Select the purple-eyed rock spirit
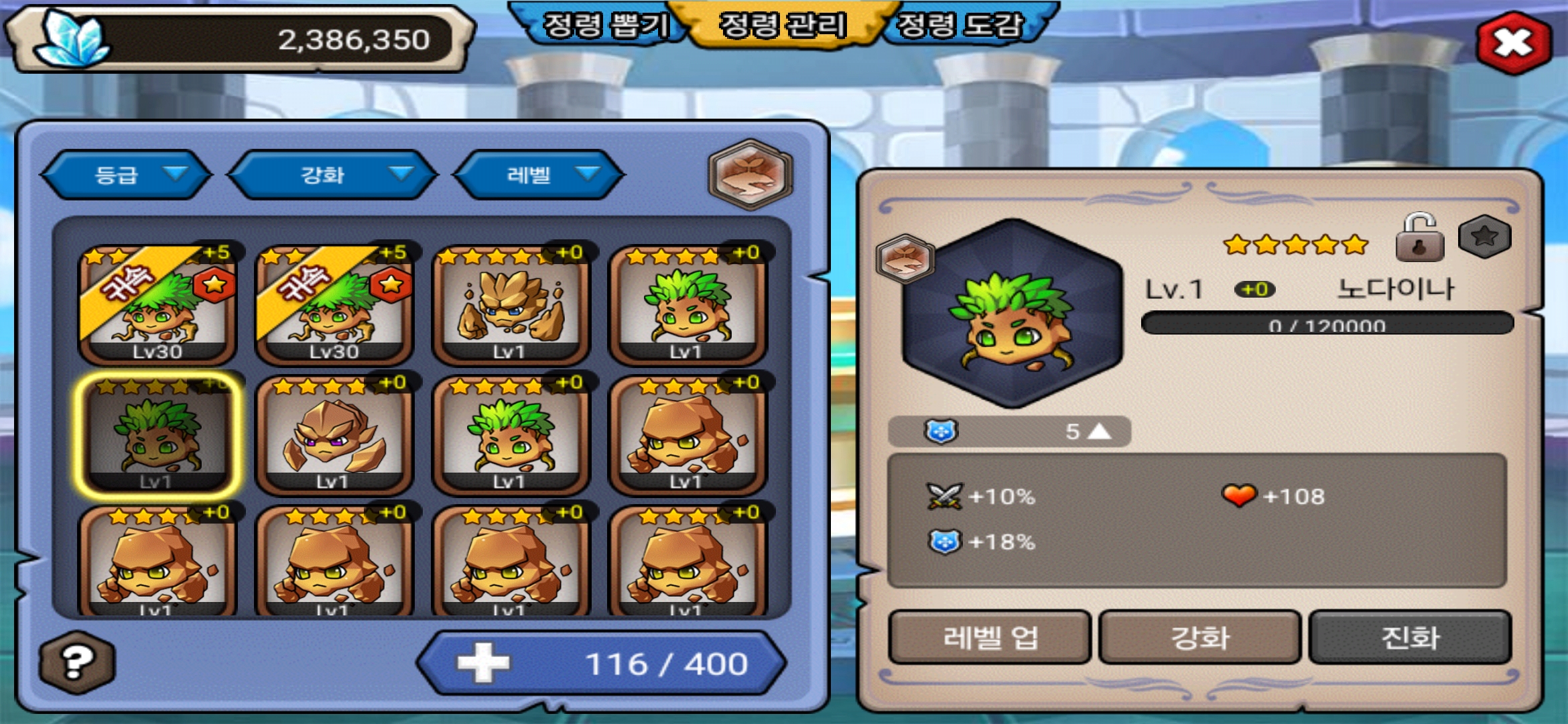Image resolution: width=1568 pixels, height=724 pixels. pos(334,436)
